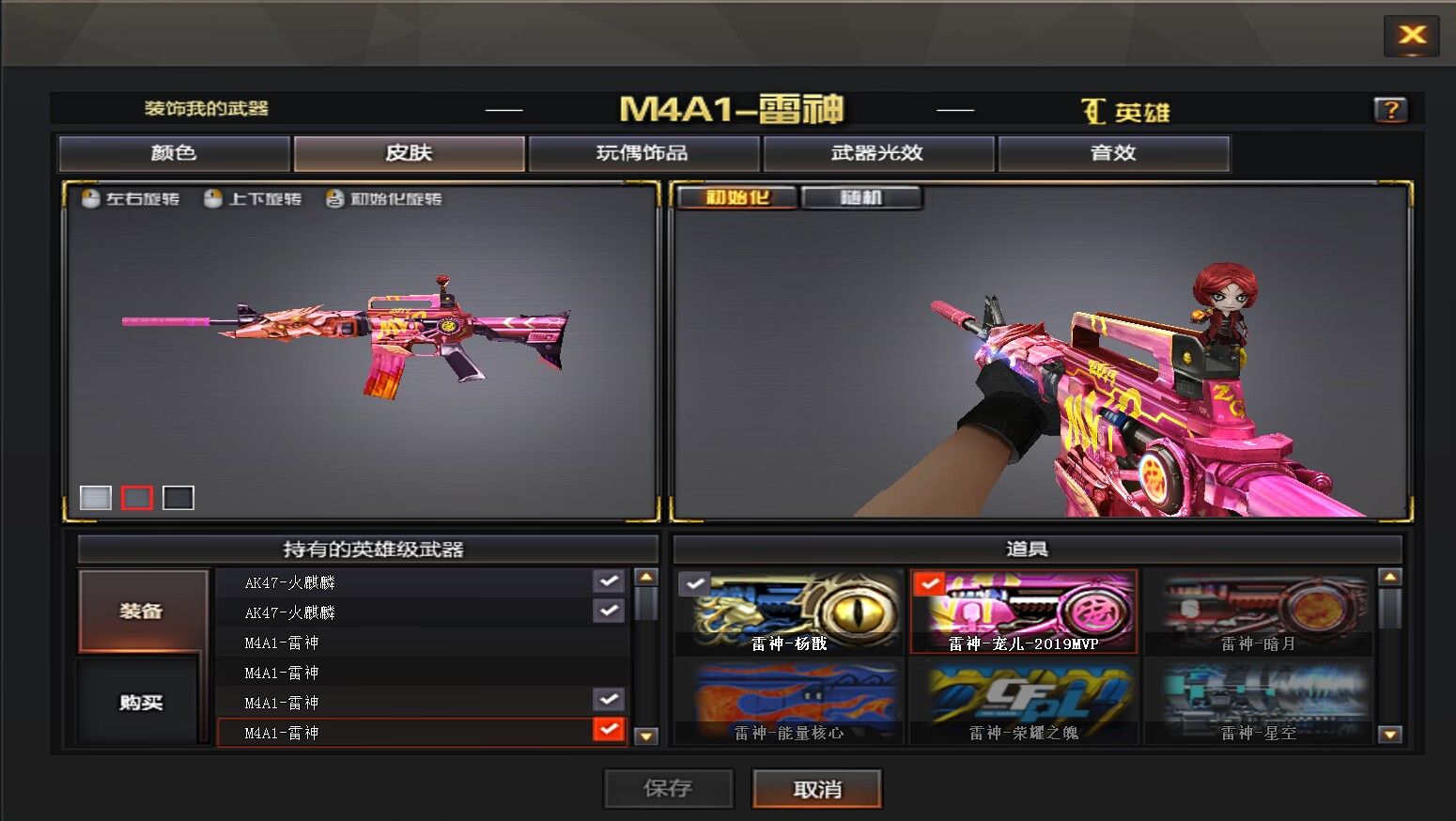This screenshot has width=1456, height=821.
Task: Click the 购买 purchase button
Action: pos(141,702)
